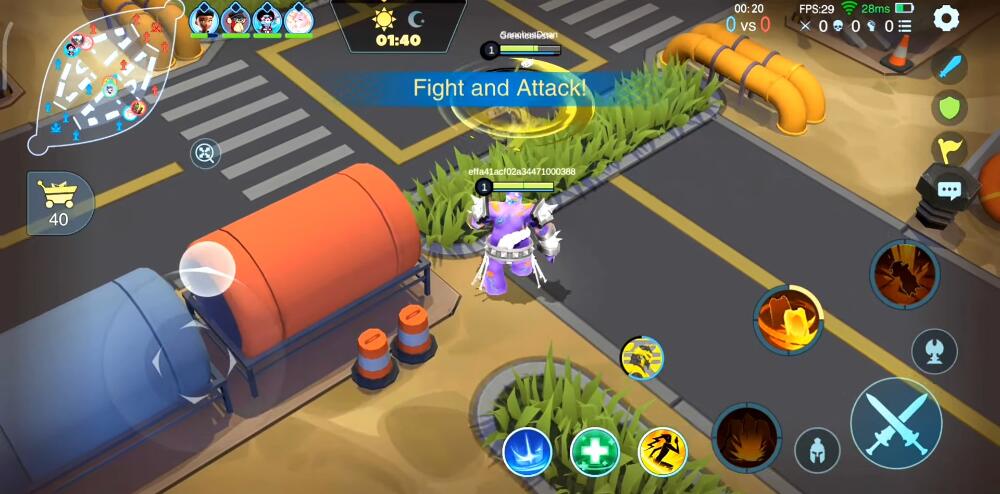Target minions with the helmet button
Screen dimensions: 1000x494
tap(817, 450)
